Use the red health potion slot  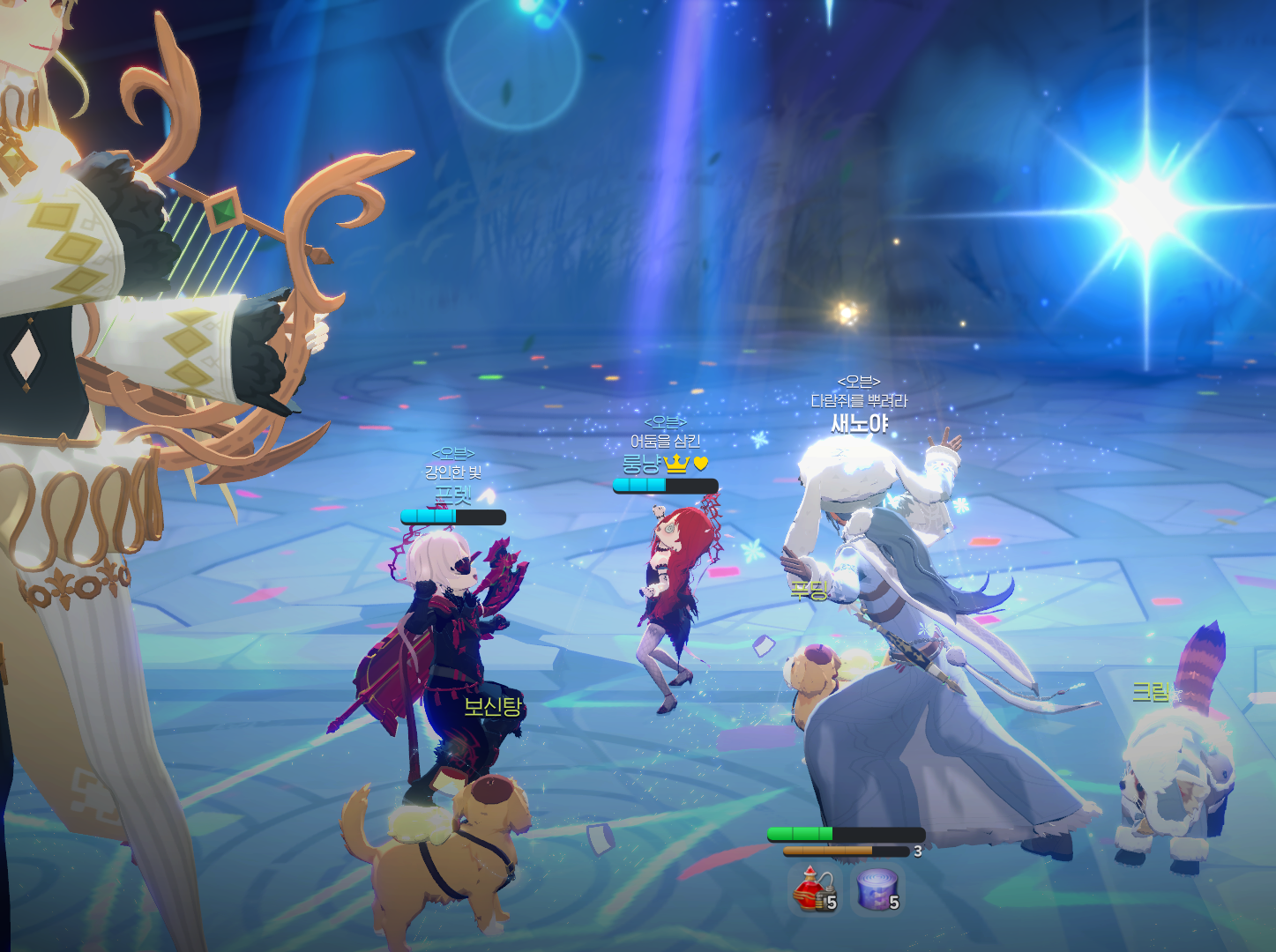[x=813, y=889]
